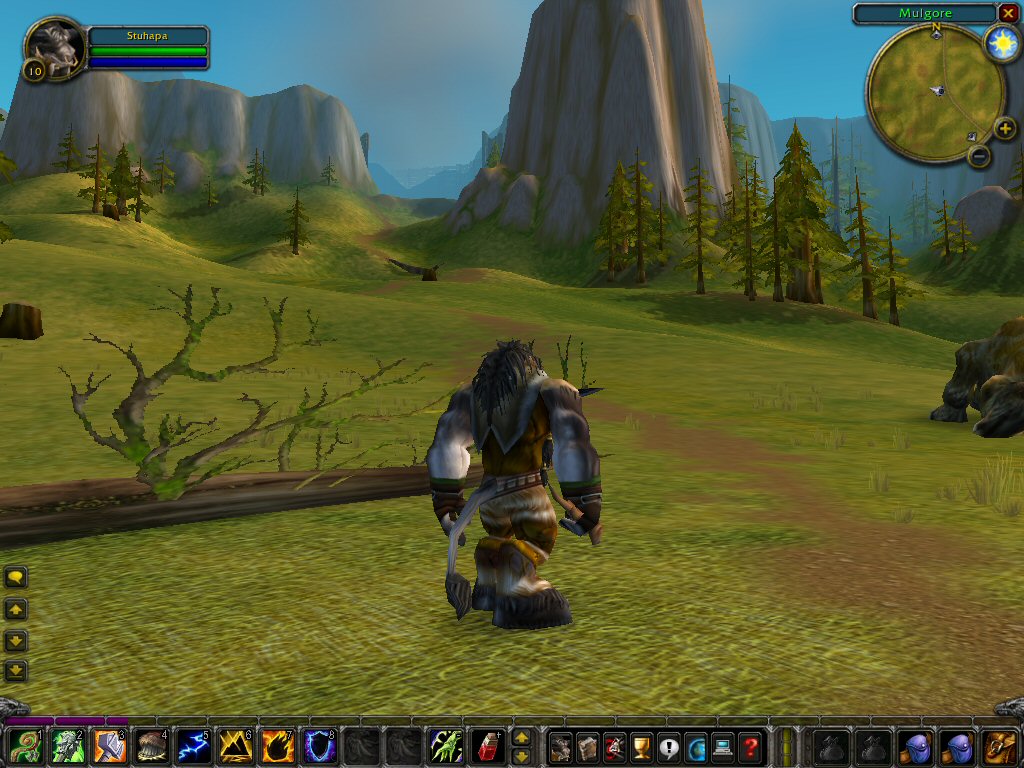Viewport: 1024px width, 768px height.
Task: Use the red potion on the action bar
Action: (x=488, y=746)
